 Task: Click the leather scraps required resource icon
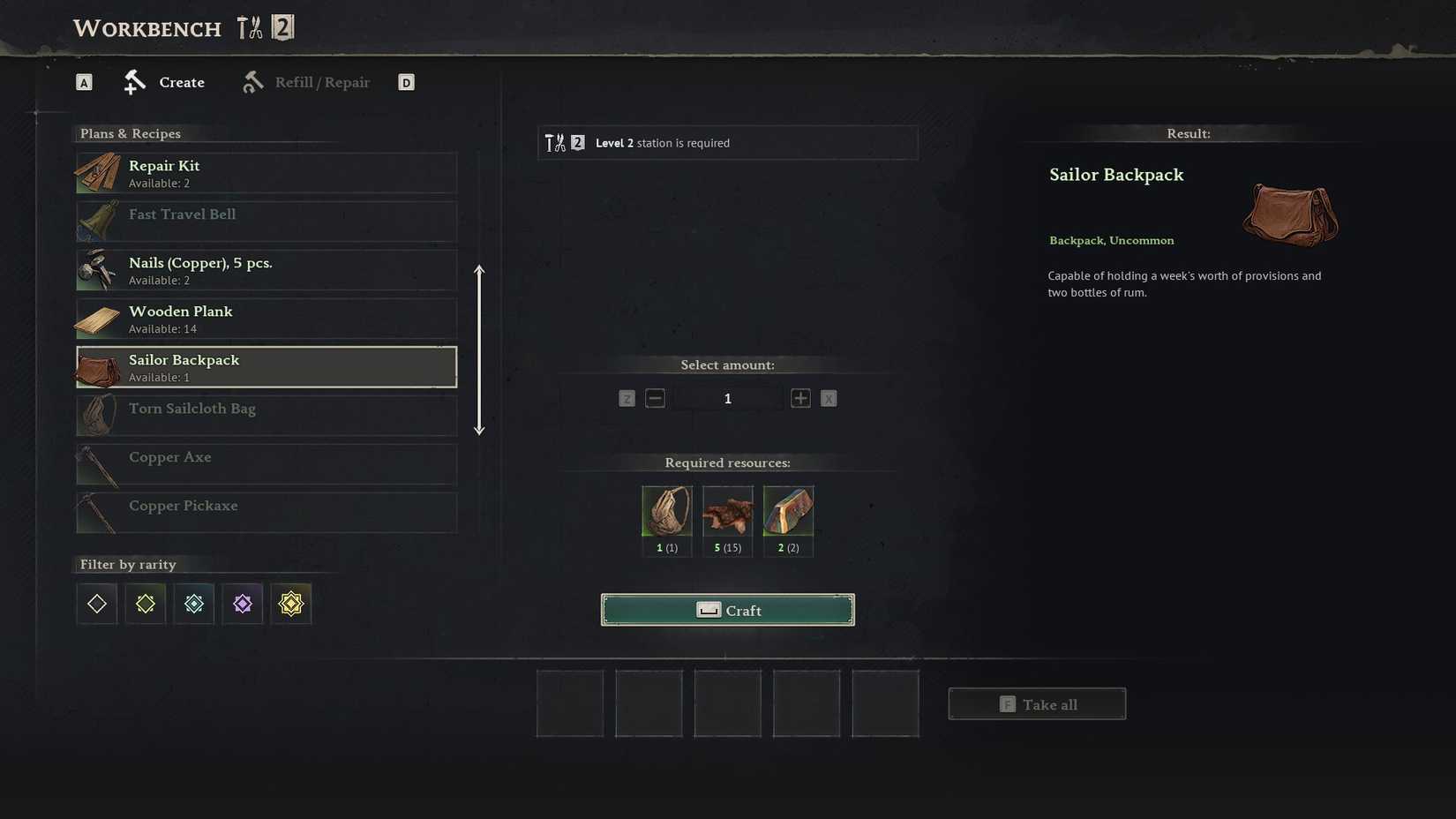pos(727,514)
